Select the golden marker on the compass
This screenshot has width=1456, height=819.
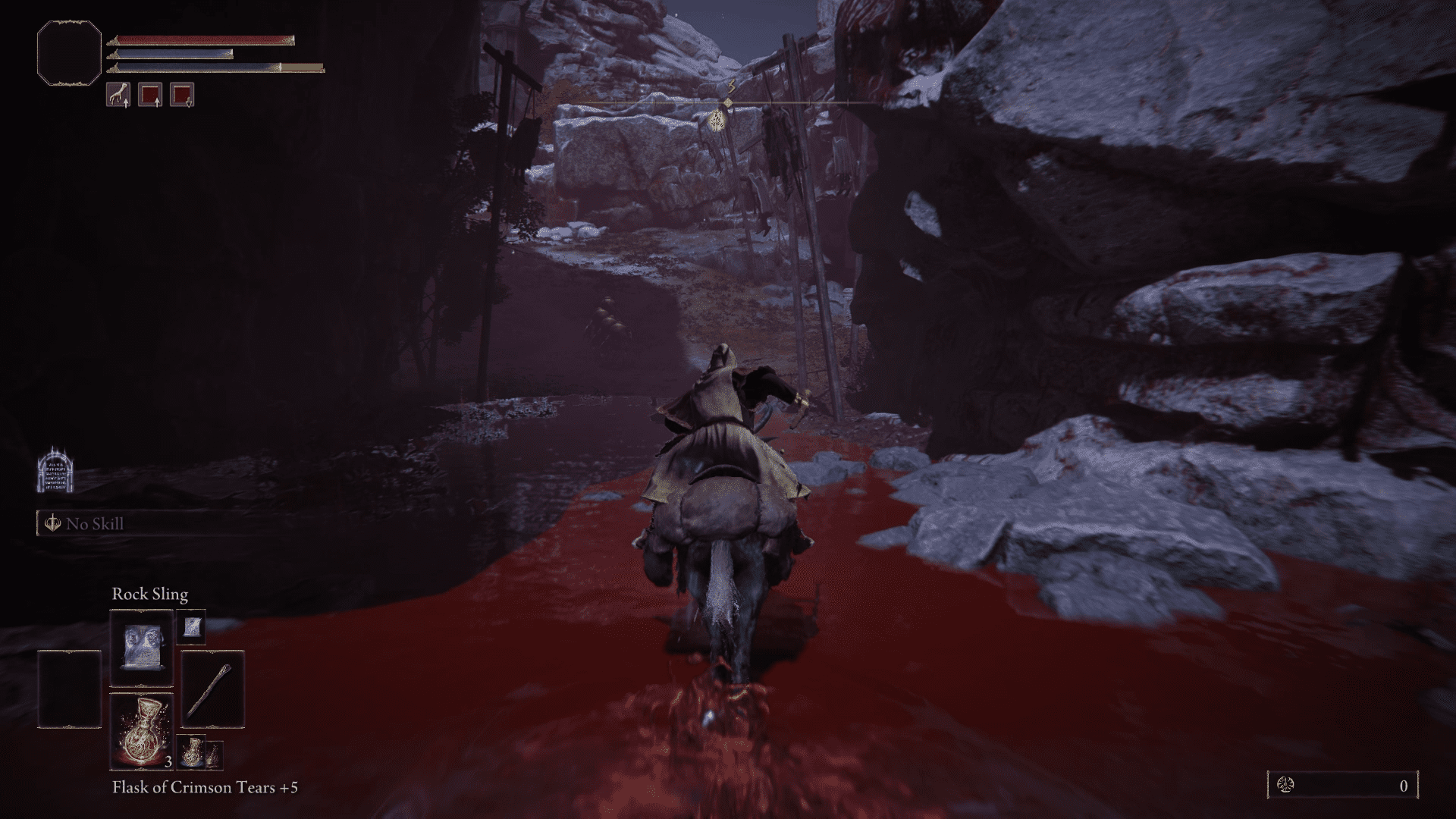(718, 118)
